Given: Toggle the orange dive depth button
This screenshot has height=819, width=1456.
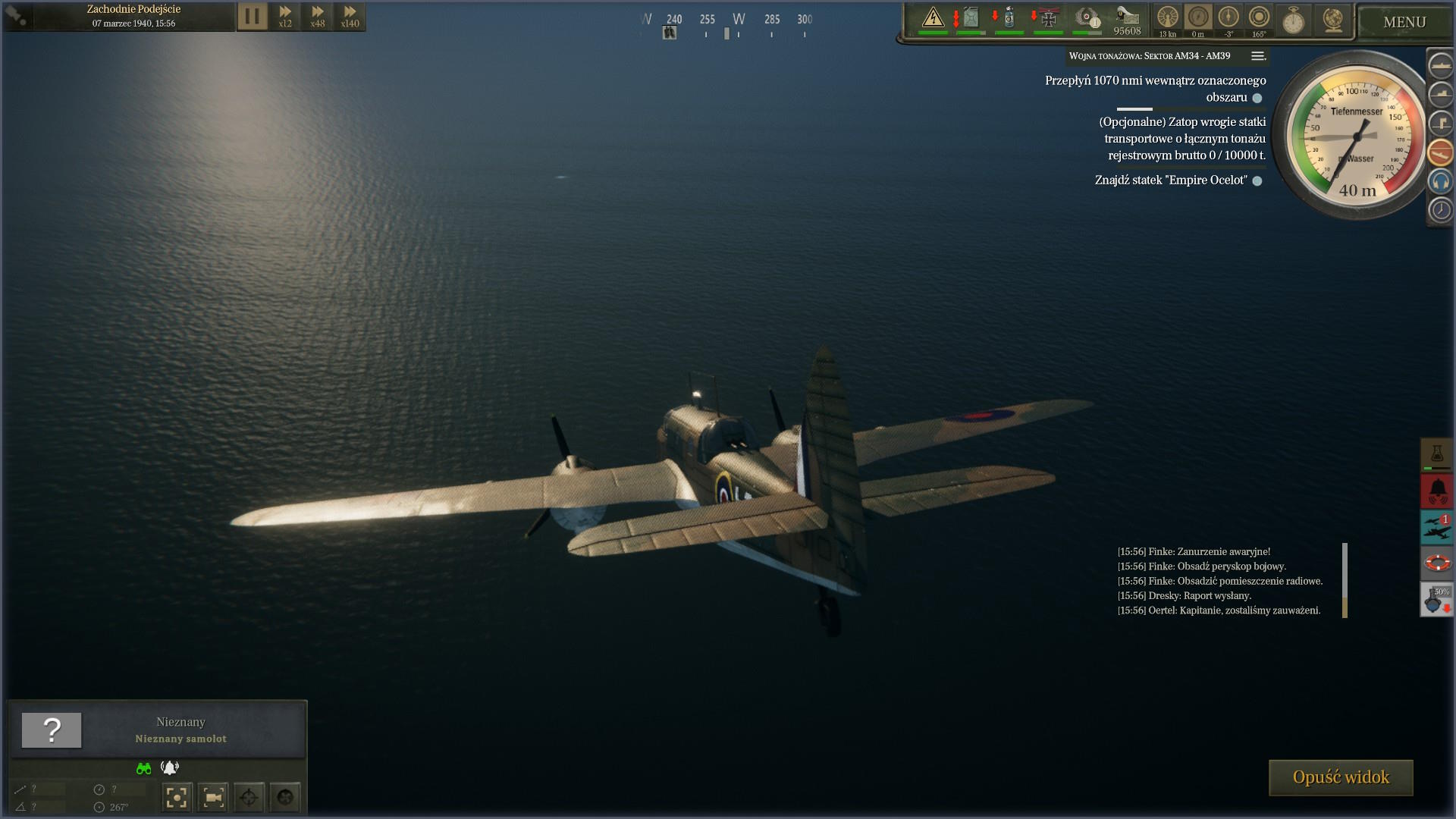Looking at the screenshot, I should (1440, 152).
